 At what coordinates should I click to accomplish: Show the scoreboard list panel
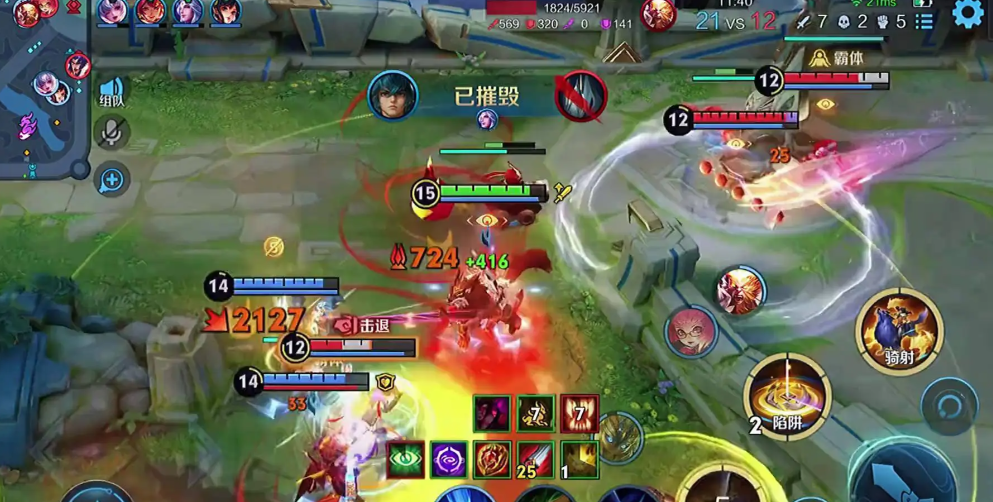pos(925,21)
